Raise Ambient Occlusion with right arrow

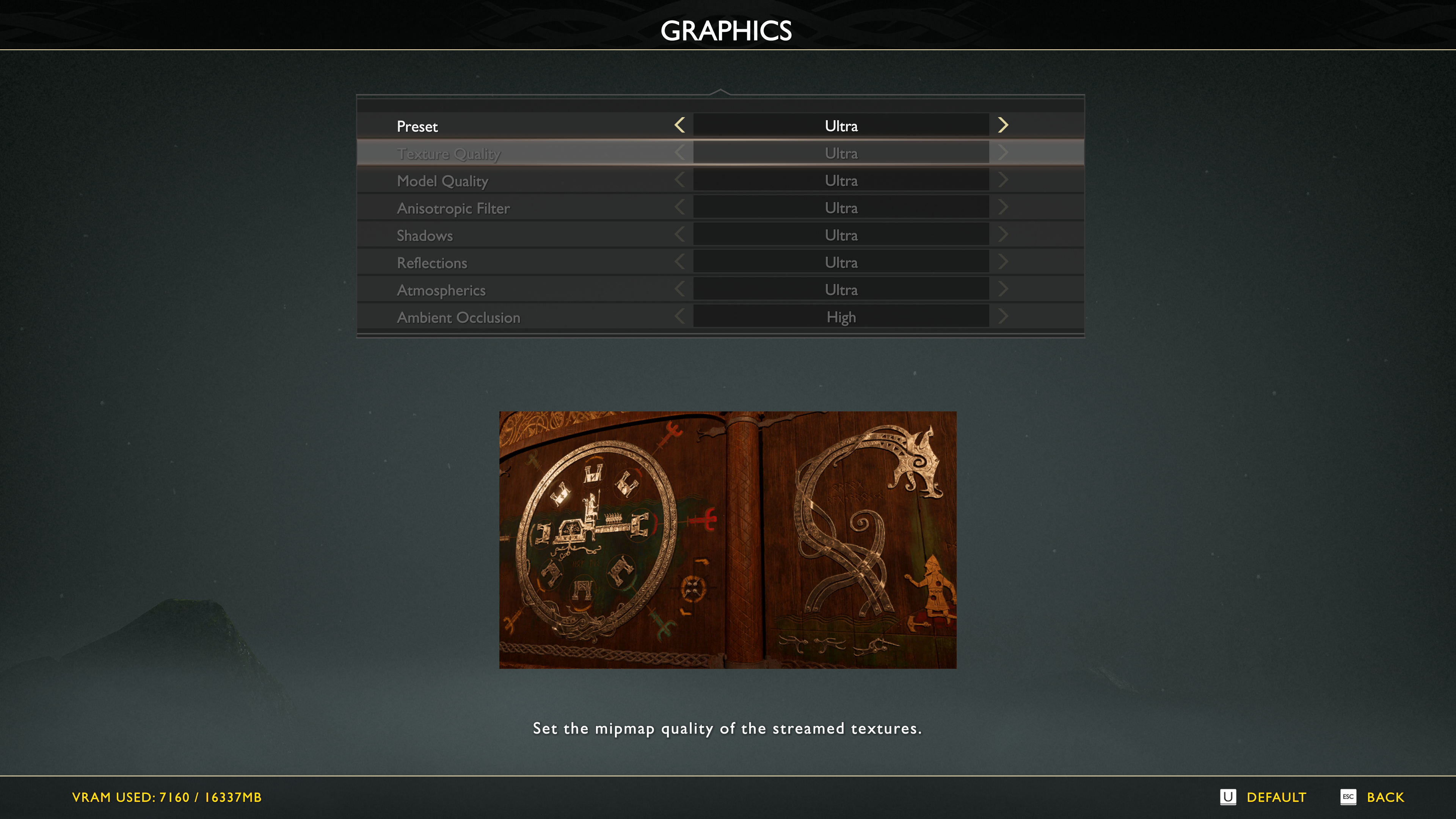(1003, 317)
